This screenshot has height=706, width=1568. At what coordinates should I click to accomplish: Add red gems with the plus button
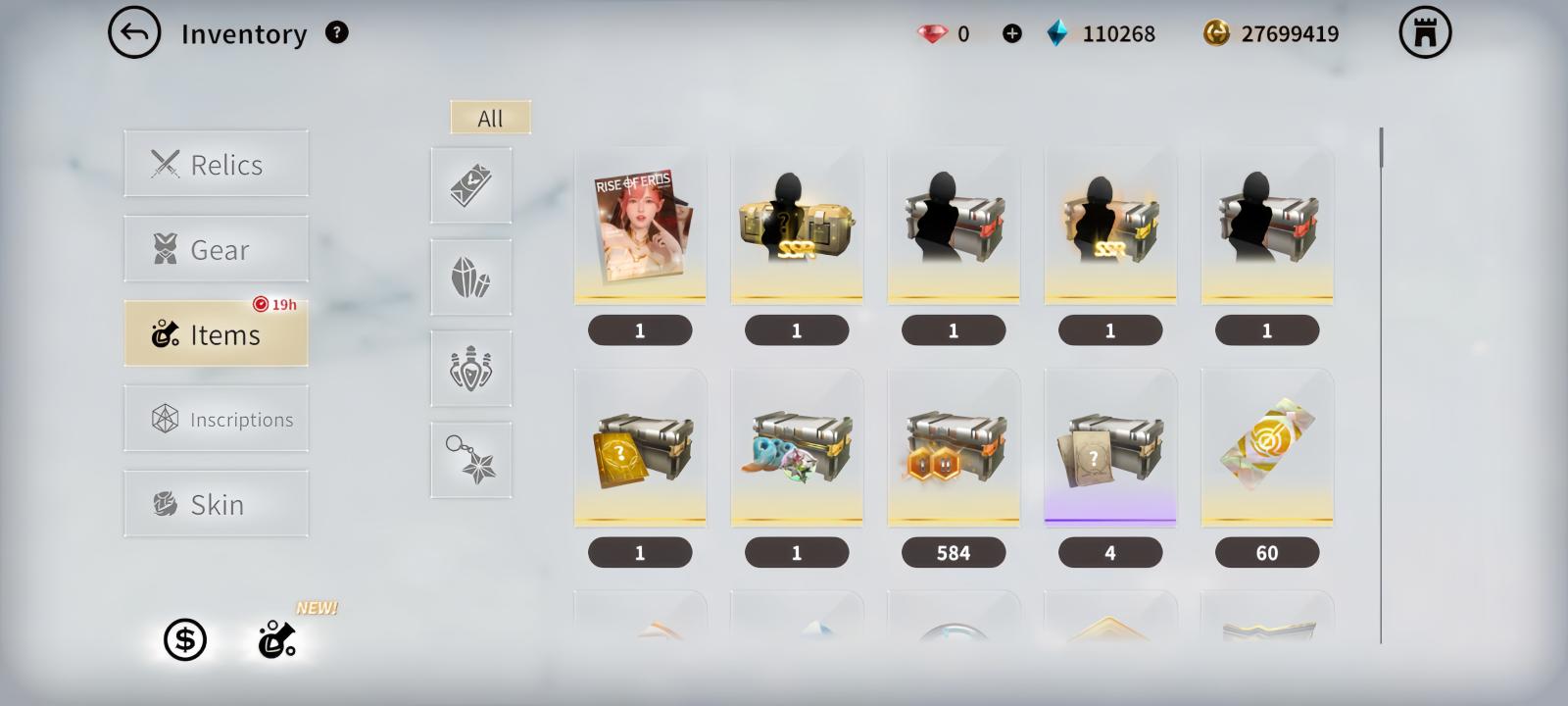[x=1011, y=34]
